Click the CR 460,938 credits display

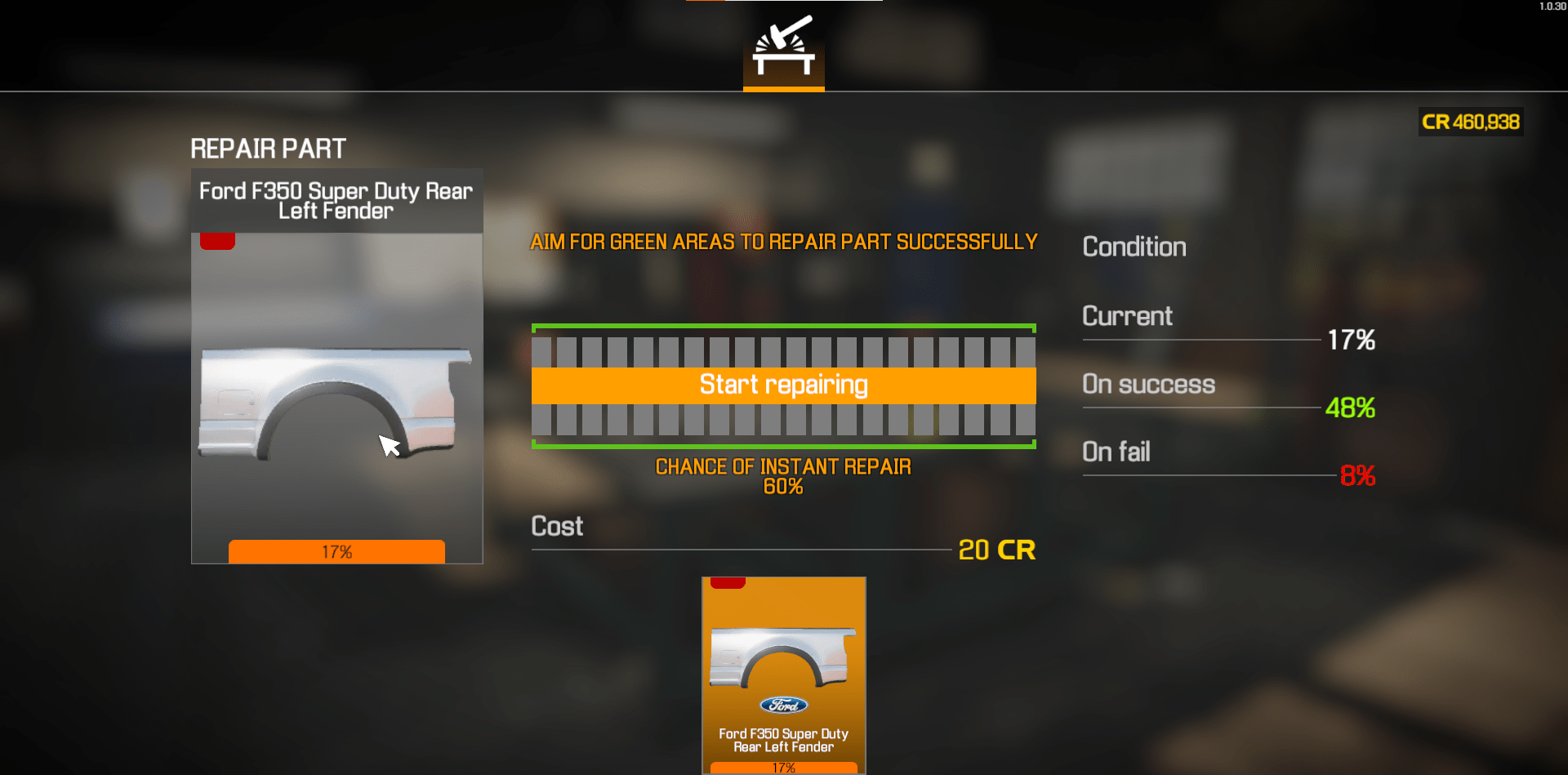(1470, 122)
